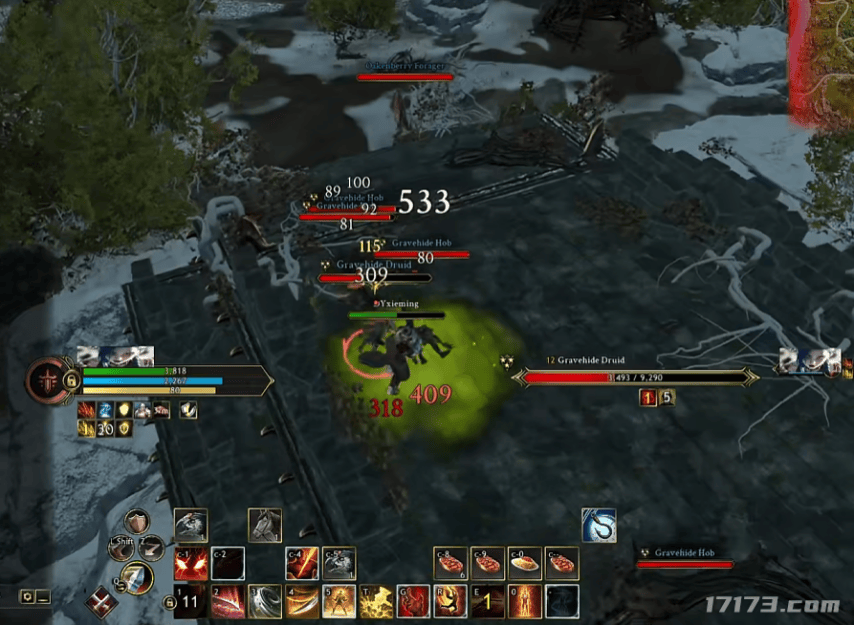Summon the horse mount from its slot

[x=264, y=525]
